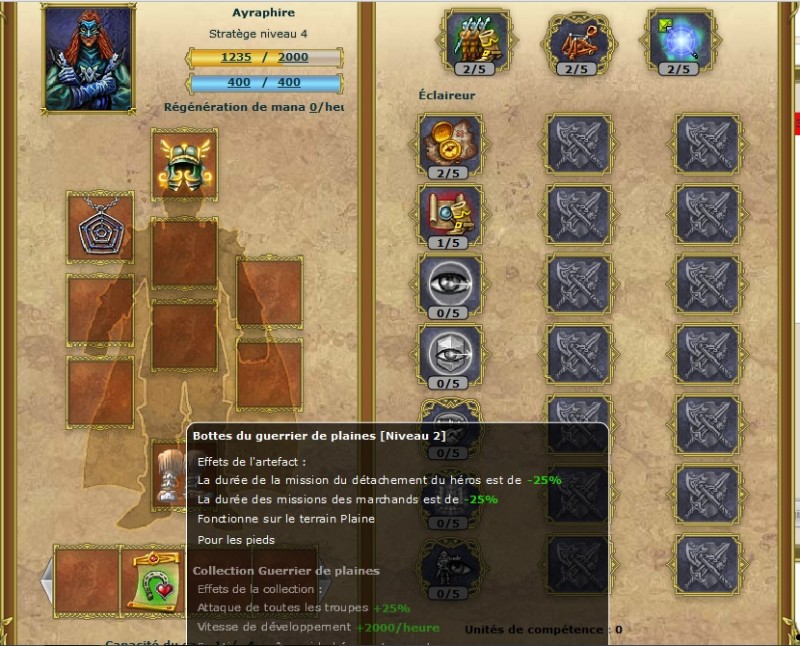Select the silver pentagon amulet slot

(x=100, y=227)
